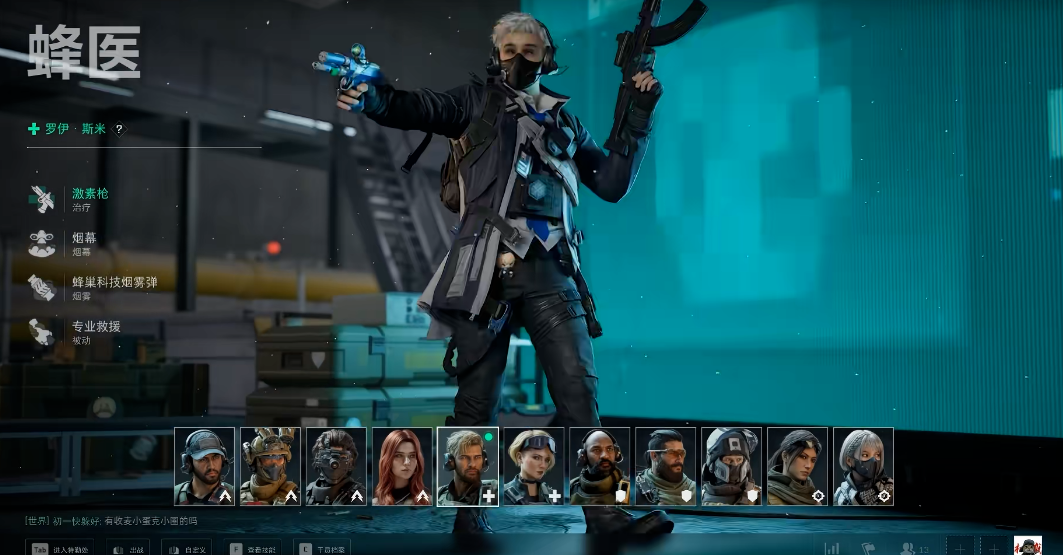Show the 专业救援 passive skill
The width and height of the screenshot is (1063, 555).
[x=95, y=331]
